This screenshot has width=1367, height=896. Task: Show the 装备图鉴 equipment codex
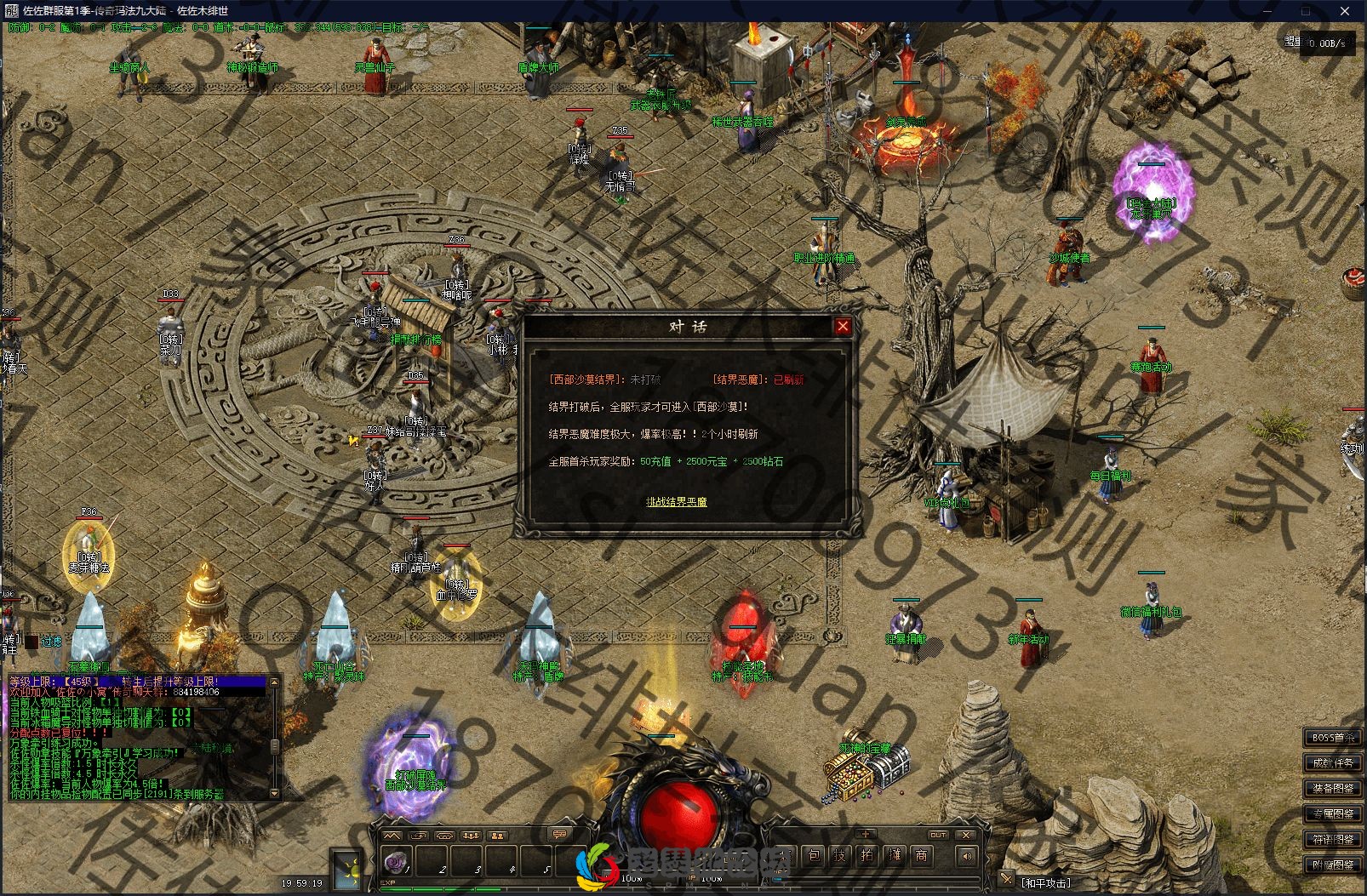[1333, 789]
